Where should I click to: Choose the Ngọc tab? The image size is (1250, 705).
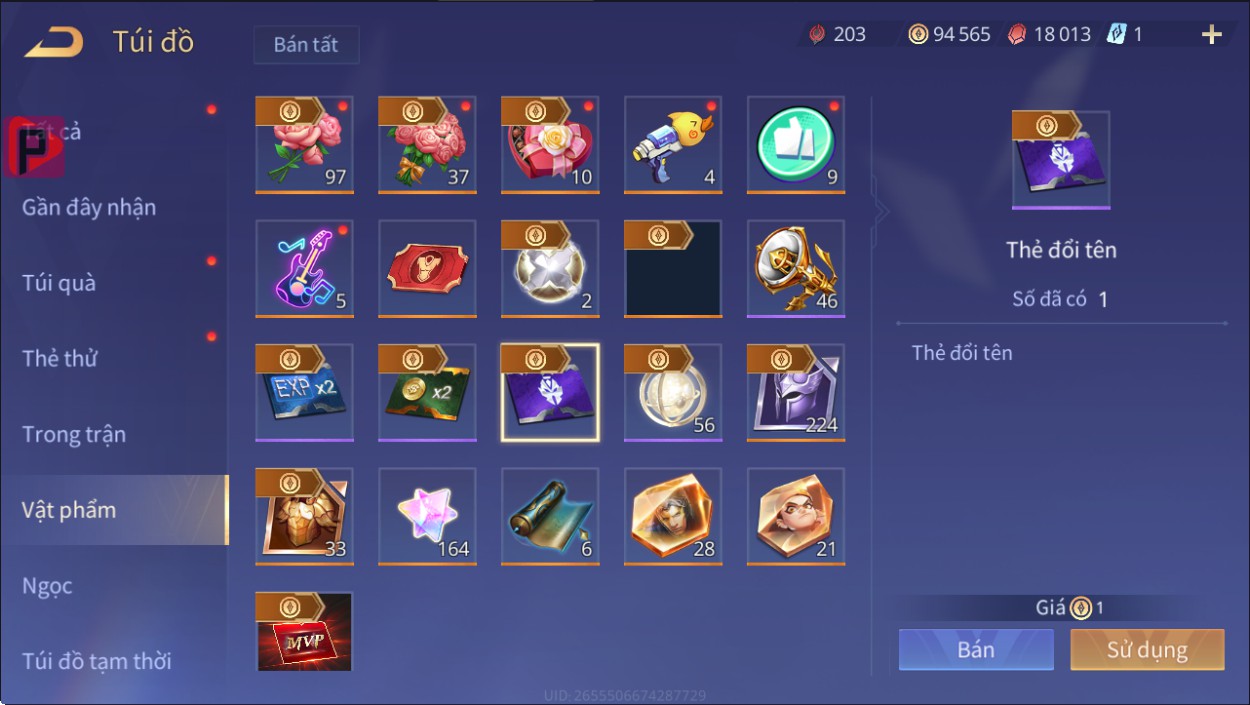click(x=47, y=586)
